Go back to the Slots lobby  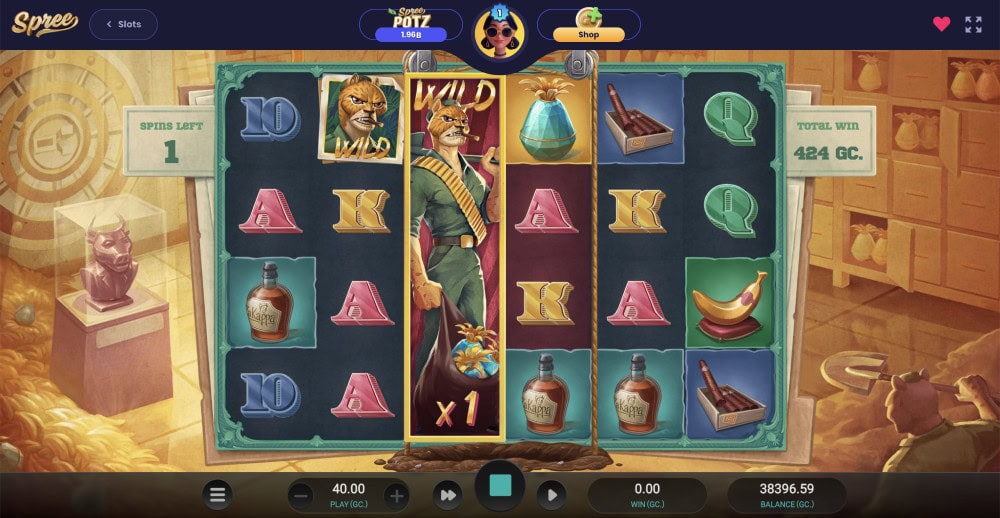[x=123, y=24]
